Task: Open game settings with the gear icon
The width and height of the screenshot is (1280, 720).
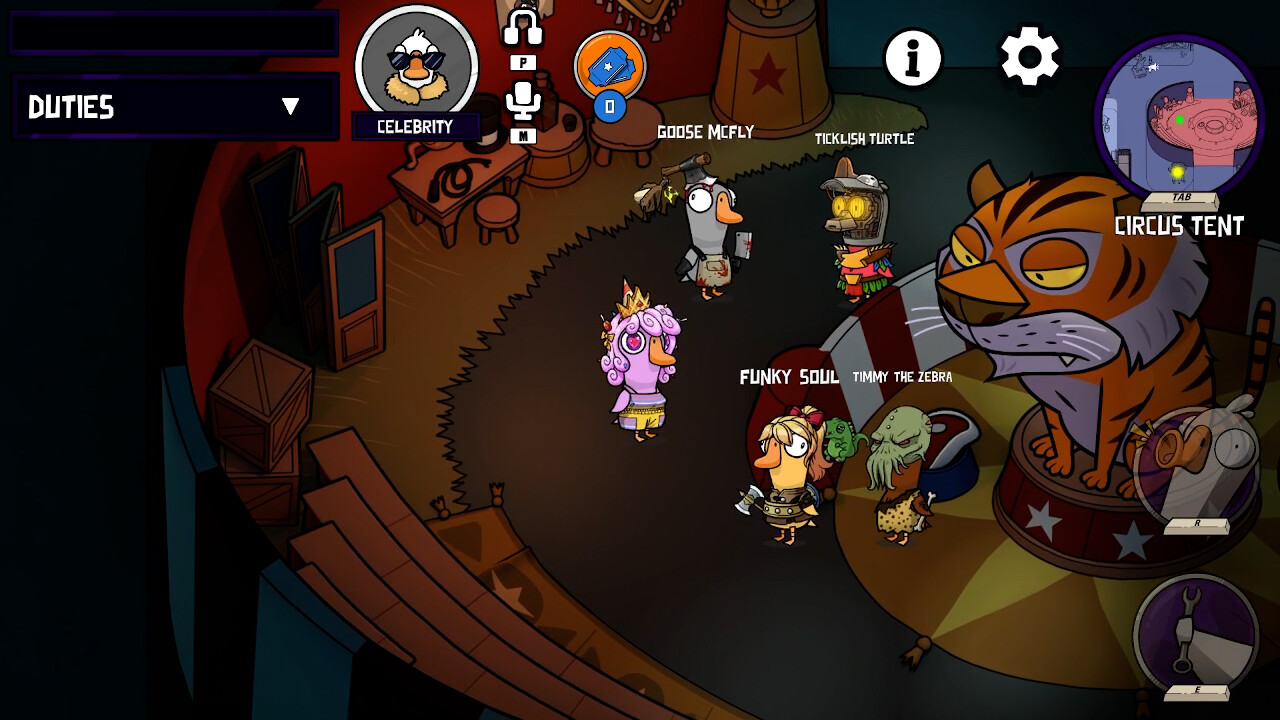Action: coord(1029,56)
